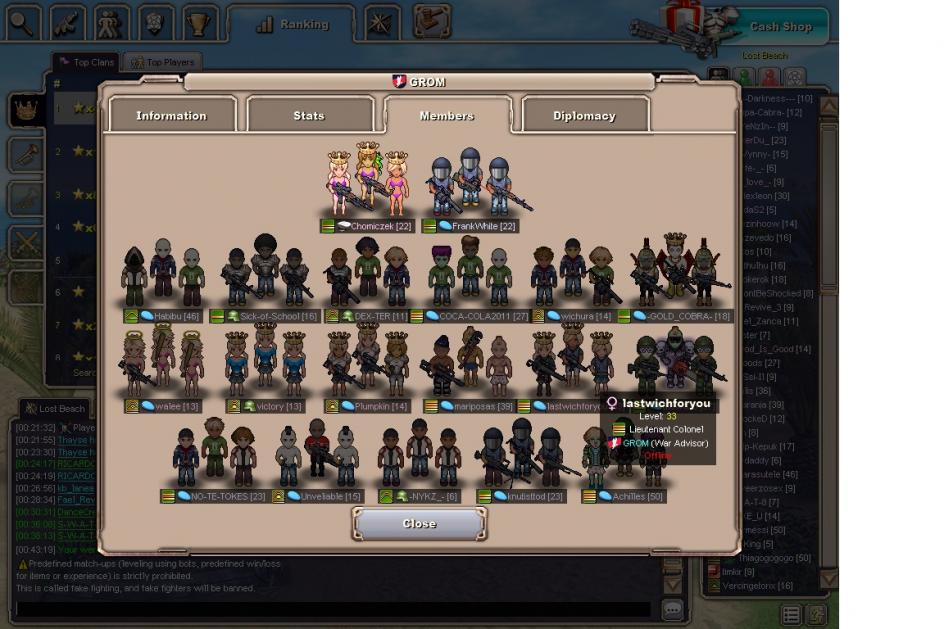View clan member Achilles

tap(625, 458)
